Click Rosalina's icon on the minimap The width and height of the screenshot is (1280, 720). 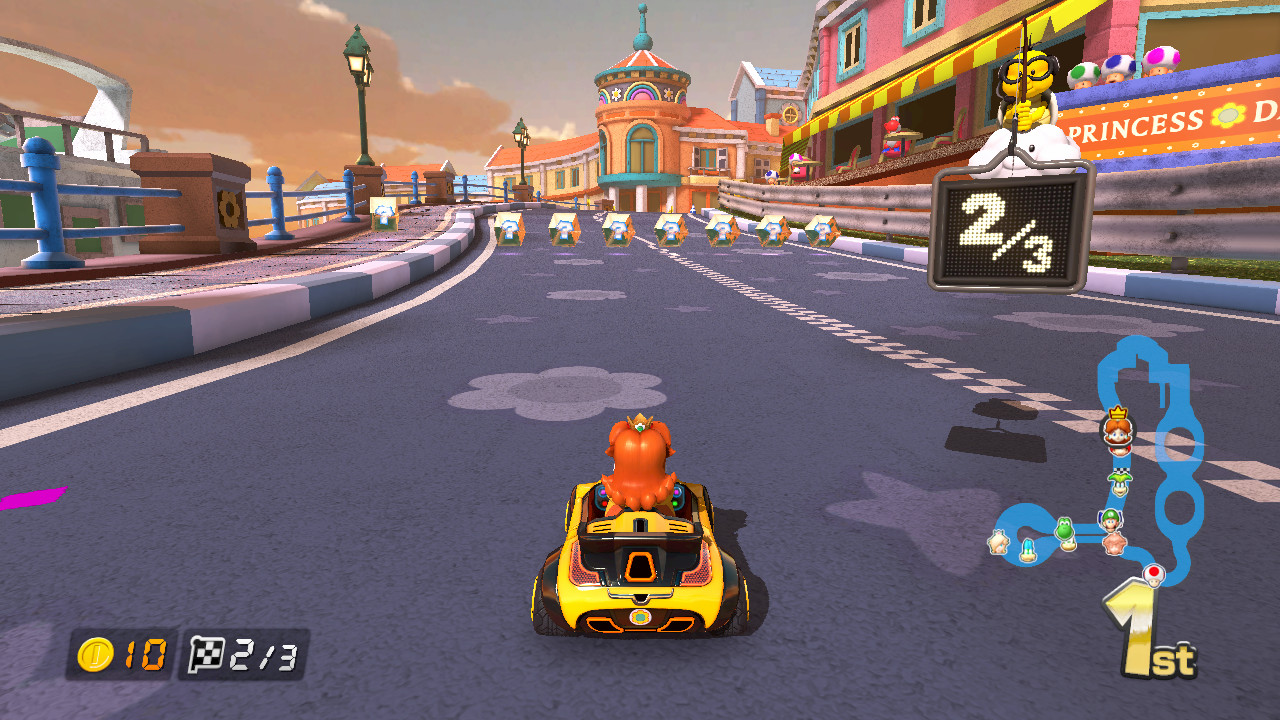point(999,543)
